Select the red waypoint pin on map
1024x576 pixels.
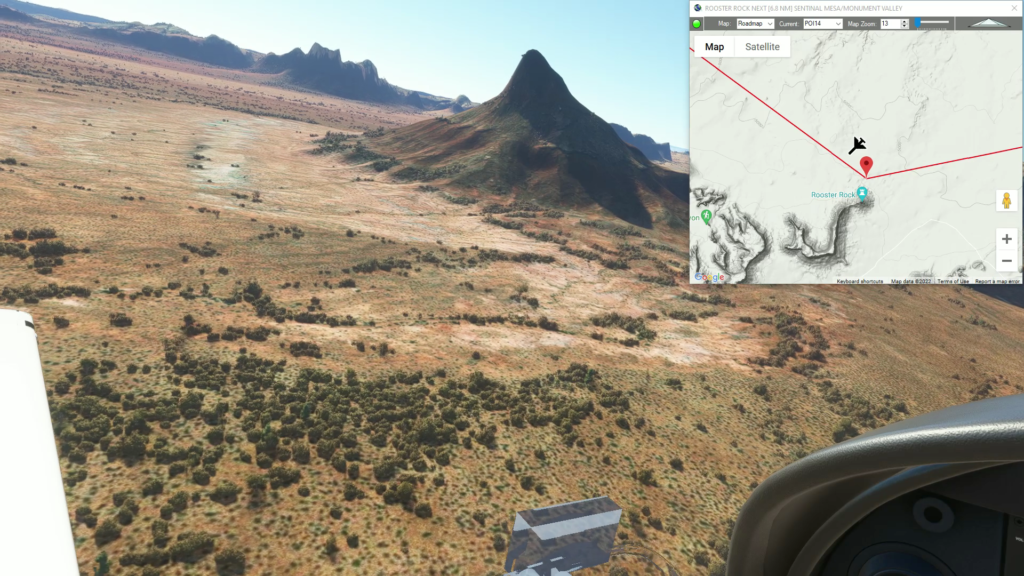pyautogui.click(x=866, y=166)
